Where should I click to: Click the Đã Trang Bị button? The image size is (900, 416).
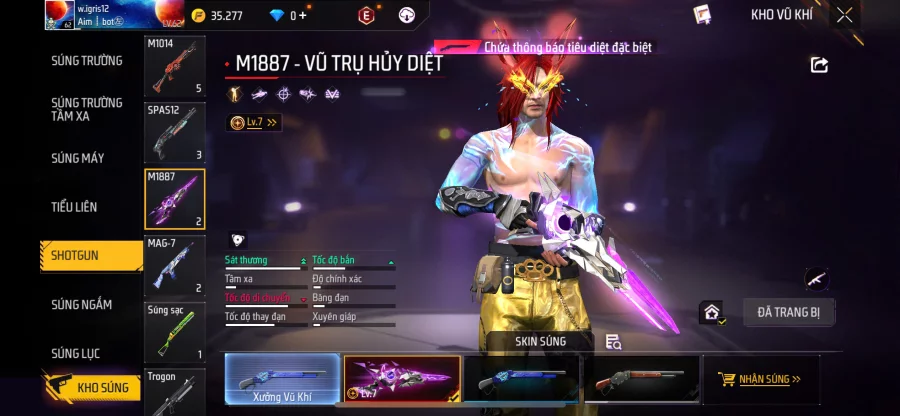788,312
